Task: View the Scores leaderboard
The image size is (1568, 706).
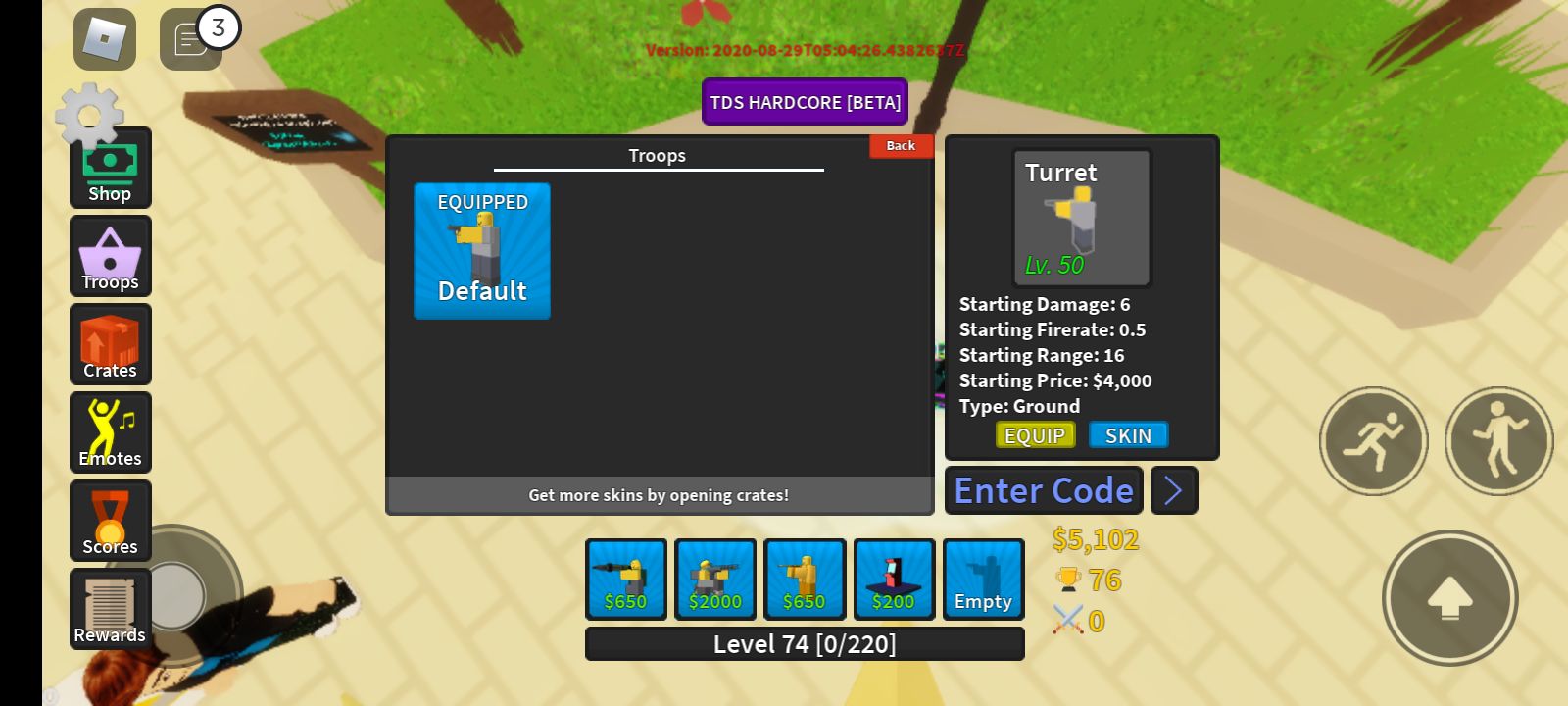Action: (x=110, y=521)
